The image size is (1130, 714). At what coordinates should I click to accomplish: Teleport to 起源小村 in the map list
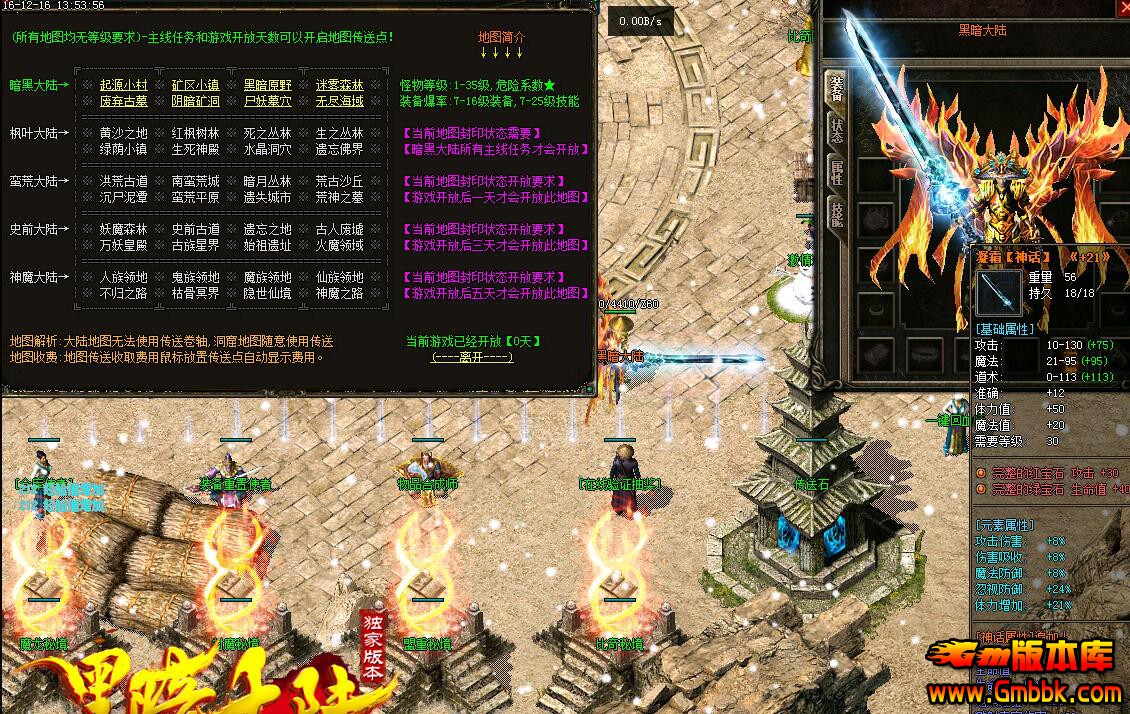pyautogui.click(x=123, y=85)
